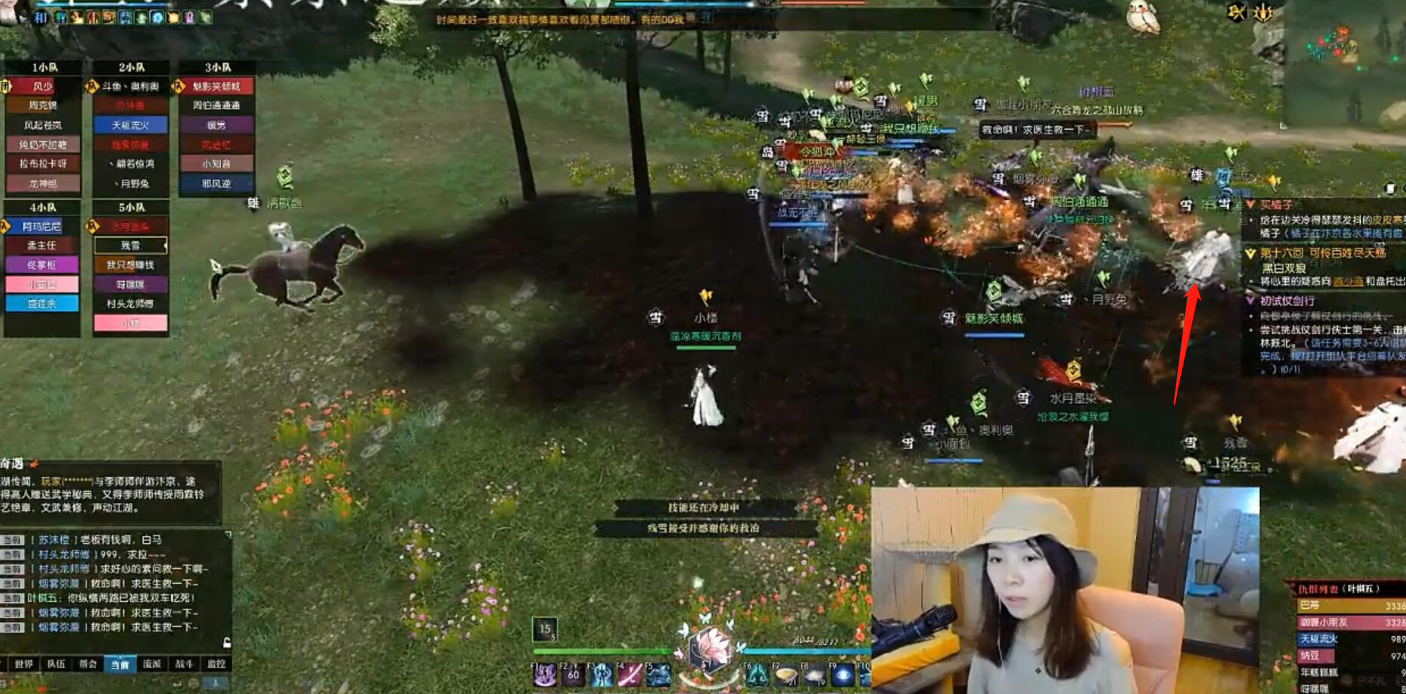The width and height of the screenshot is (1406, 694).
Task: Open the 初试仪剑行 quest tracker entry
Action: pyautogui.click(x=1288, y=300)
